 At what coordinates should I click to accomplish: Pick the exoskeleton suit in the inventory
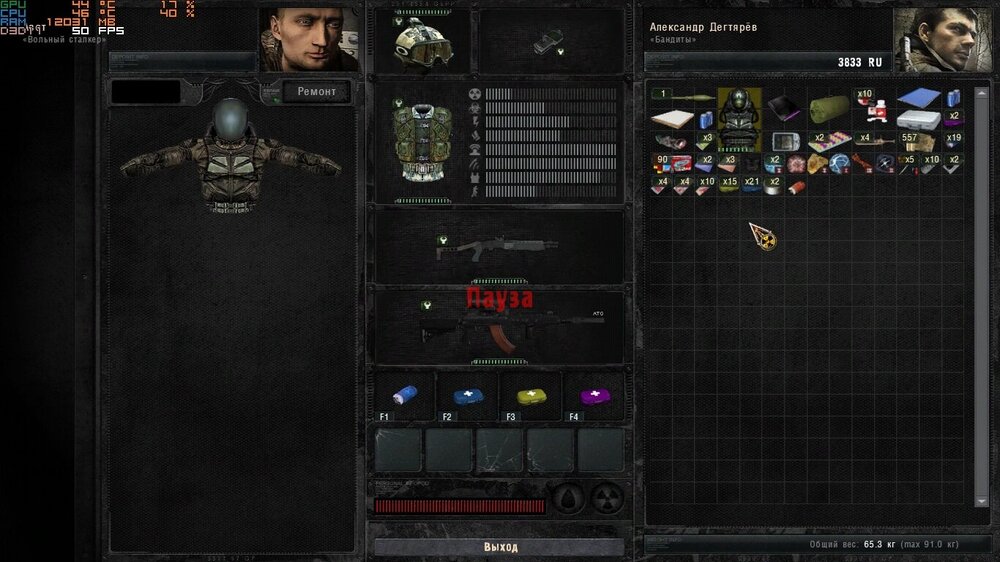point(740,118)
